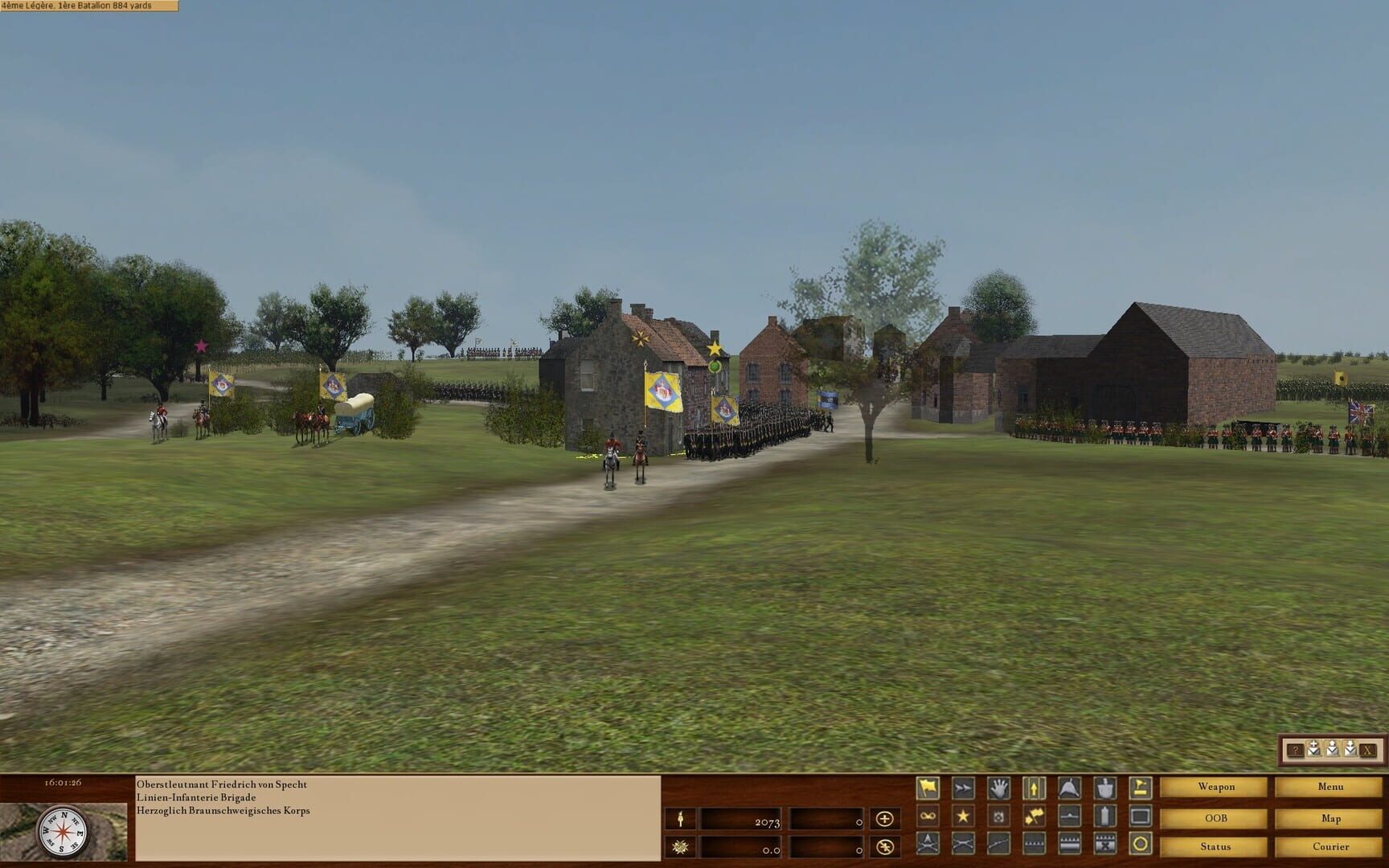Click the crossed flags rally icon
This screenshot has width=1389, height=868.
(x=1035, y=816)
